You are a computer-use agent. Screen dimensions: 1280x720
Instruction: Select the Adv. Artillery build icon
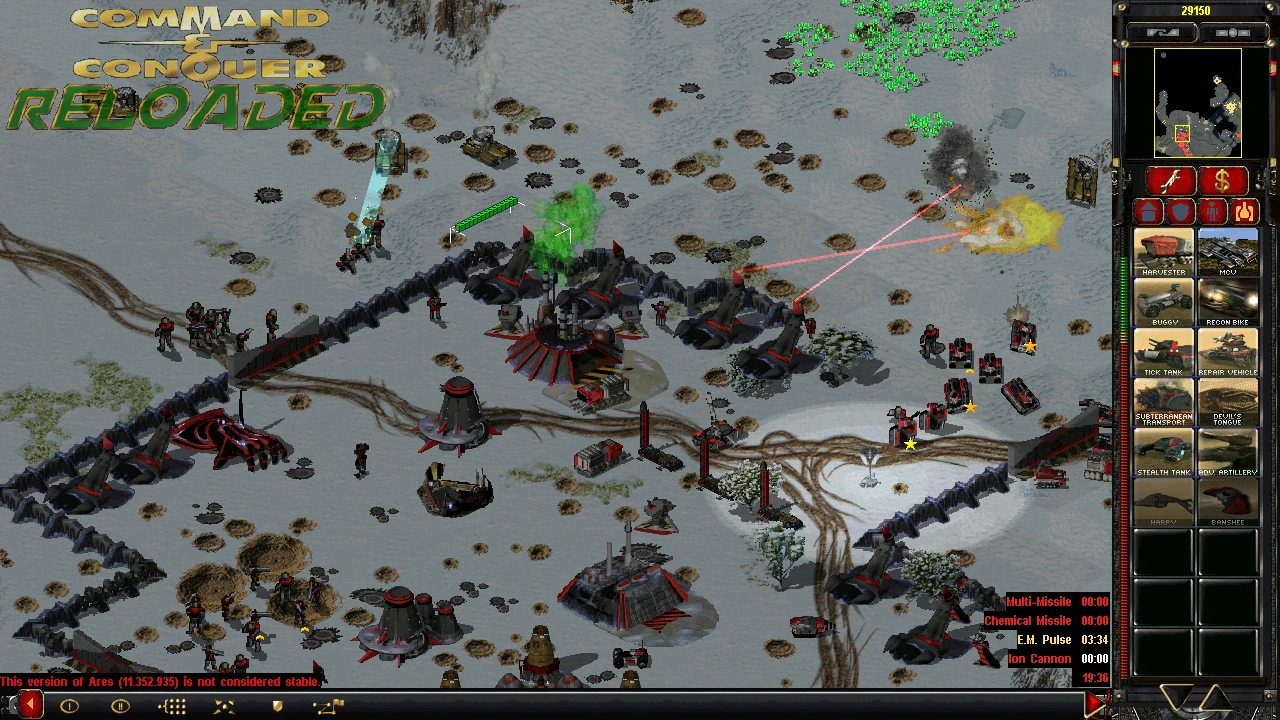[1228, 452]
